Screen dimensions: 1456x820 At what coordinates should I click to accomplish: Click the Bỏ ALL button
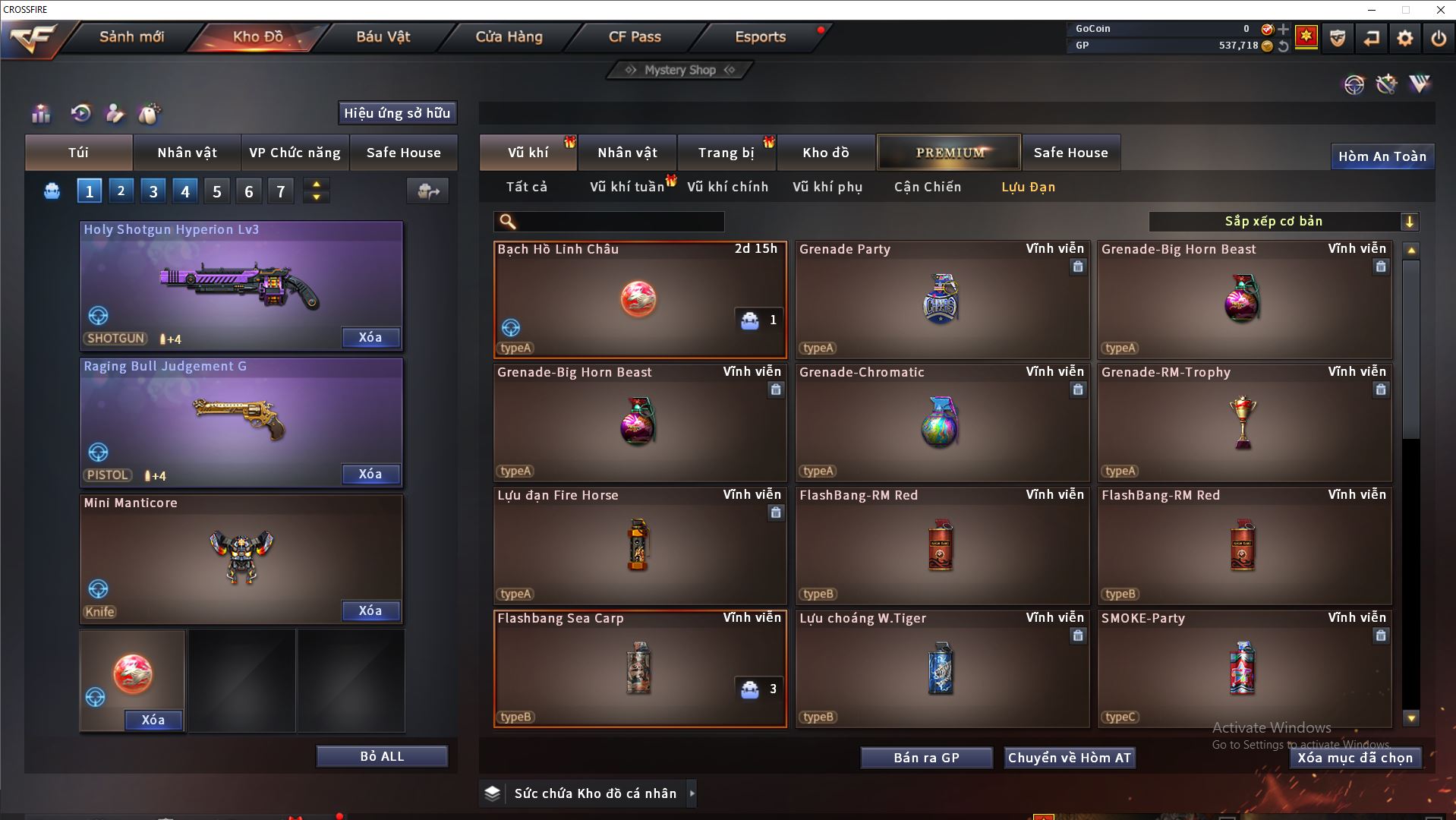tap(382, 756)
